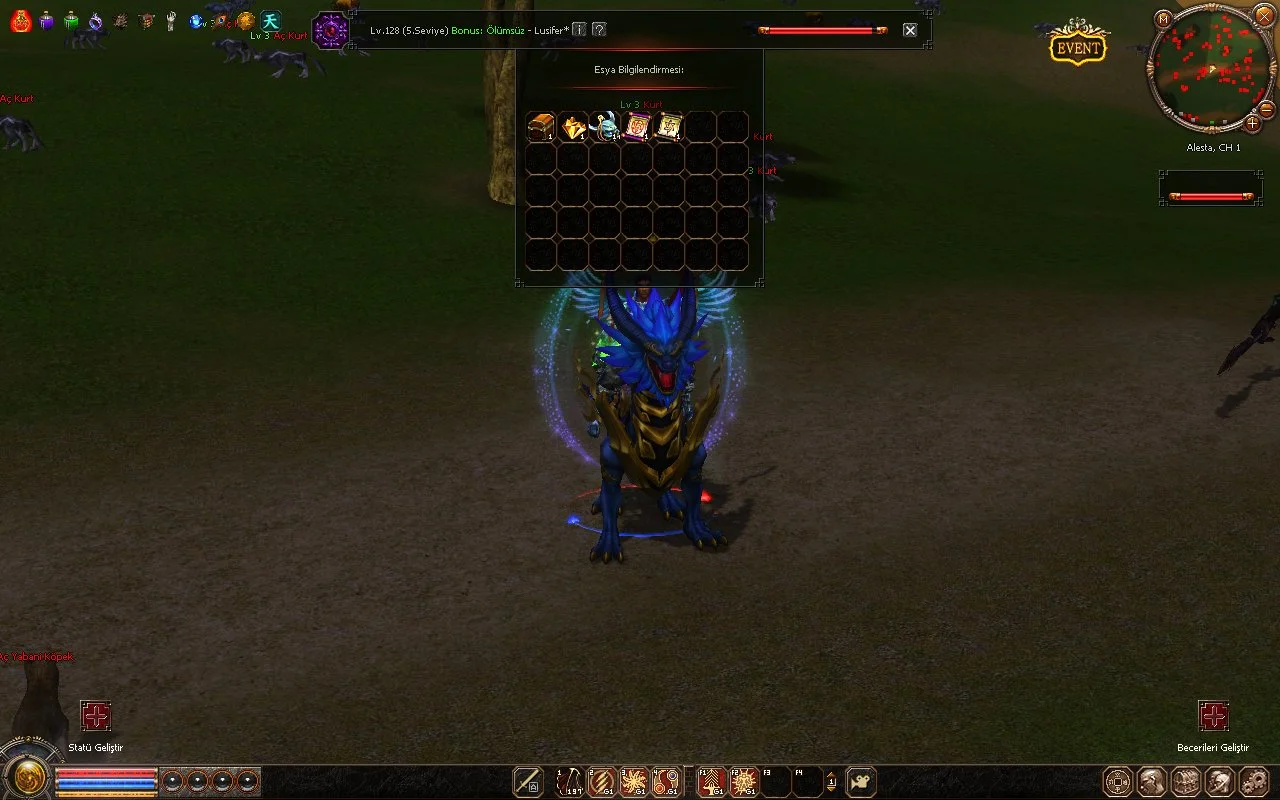Open the EVENT menu button

point(1078,47)
